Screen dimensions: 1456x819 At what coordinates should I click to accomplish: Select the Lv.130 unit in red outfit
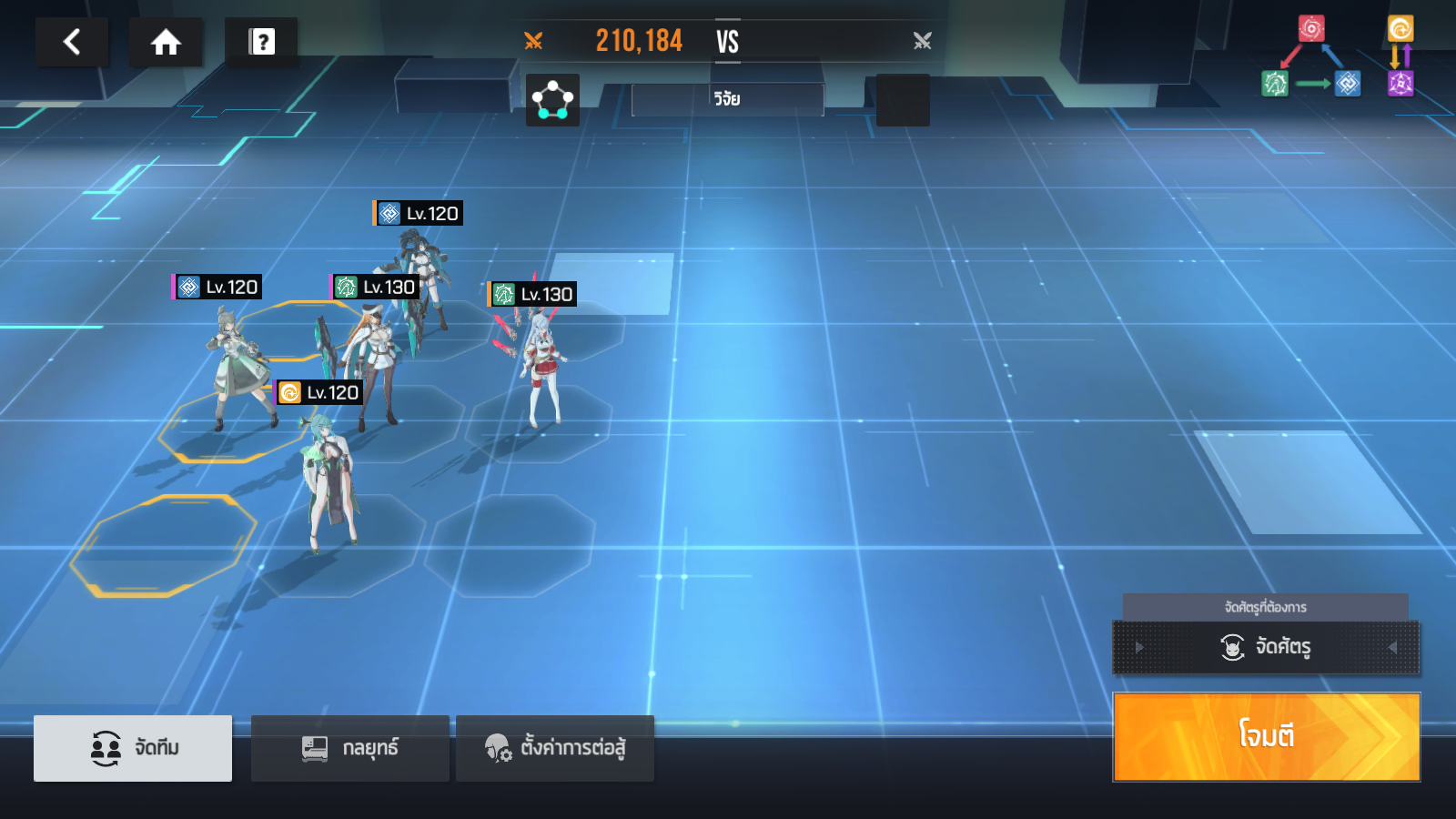click(542, 369)
